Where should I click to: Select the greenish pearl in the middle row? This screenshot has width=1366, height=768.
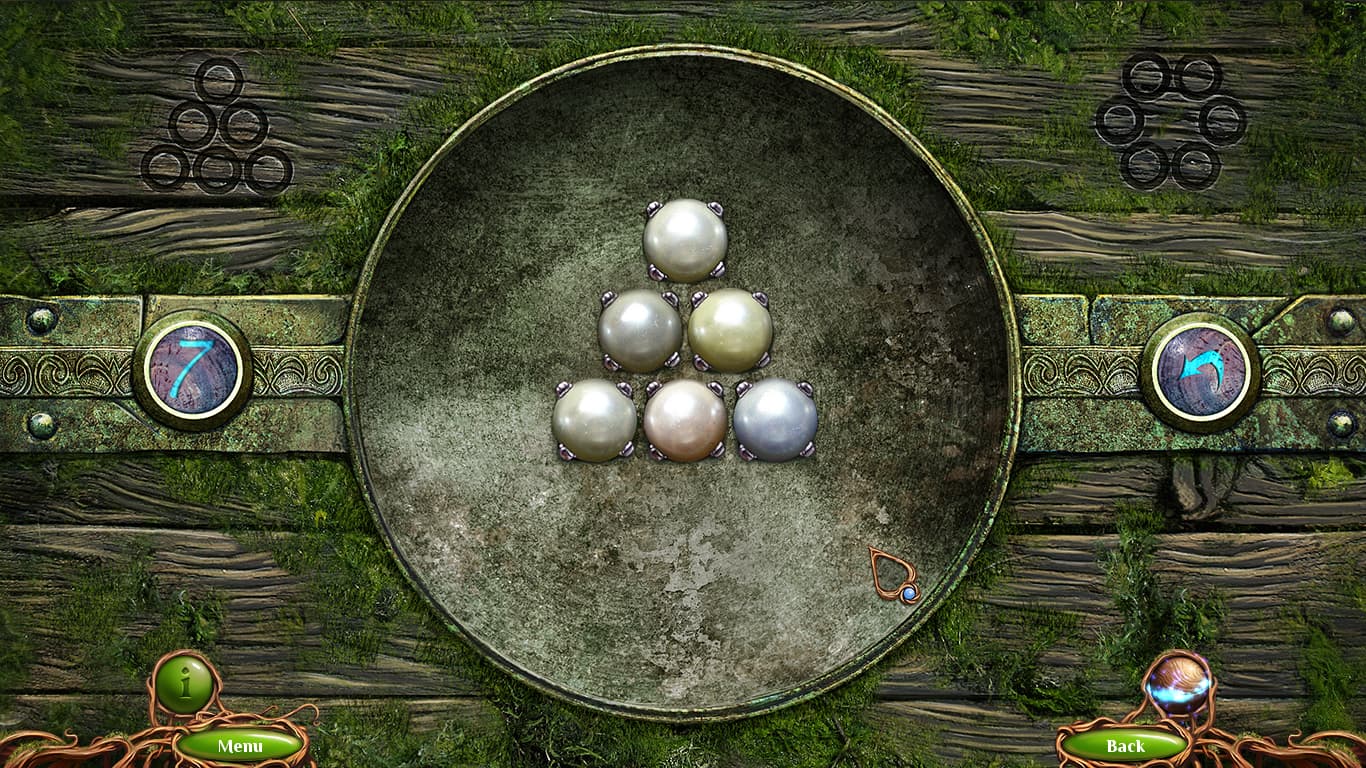point(729,330)
